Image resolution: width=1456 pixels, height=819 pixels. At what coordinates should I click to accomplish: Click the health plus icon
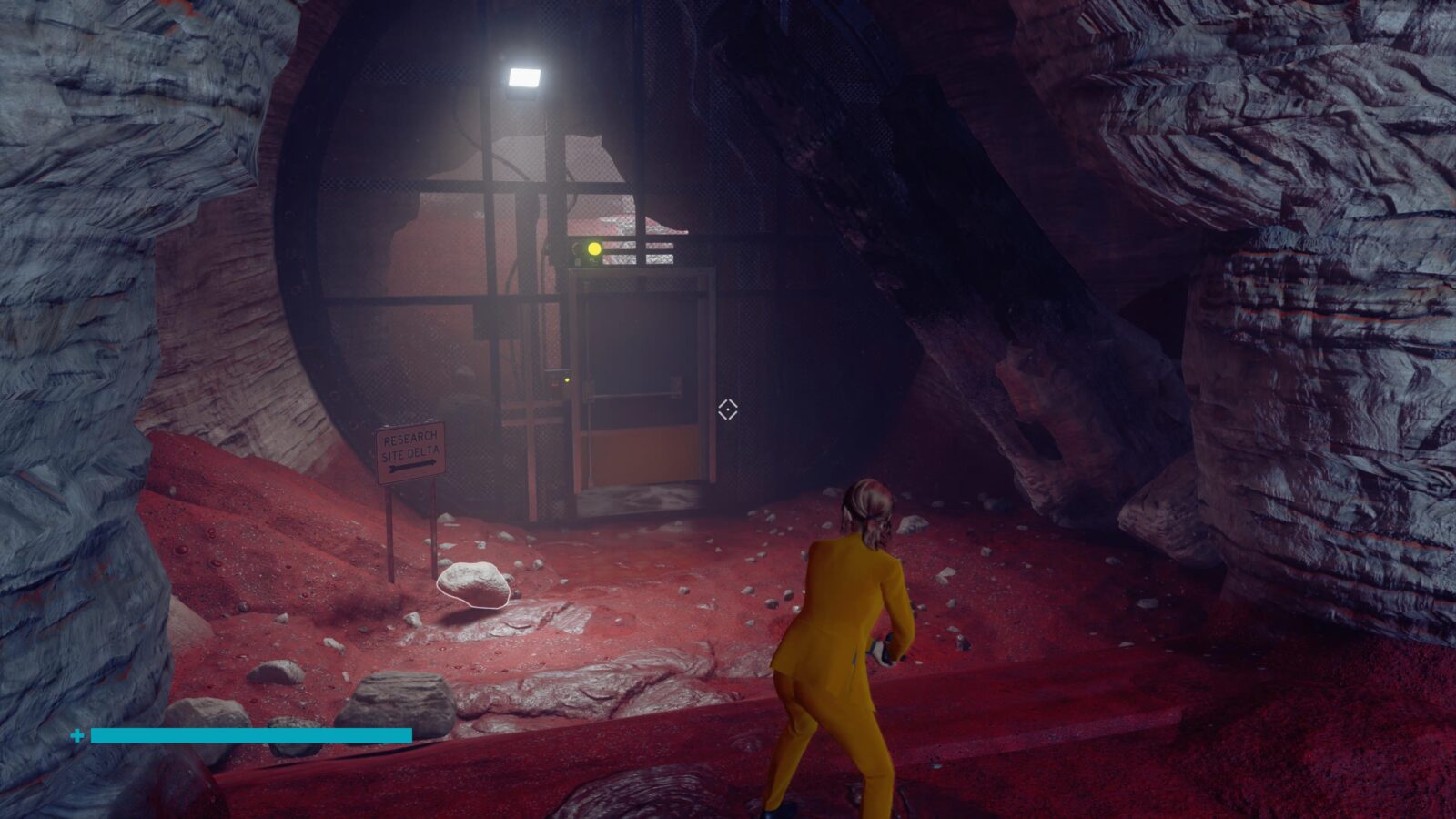pos(78,733)
